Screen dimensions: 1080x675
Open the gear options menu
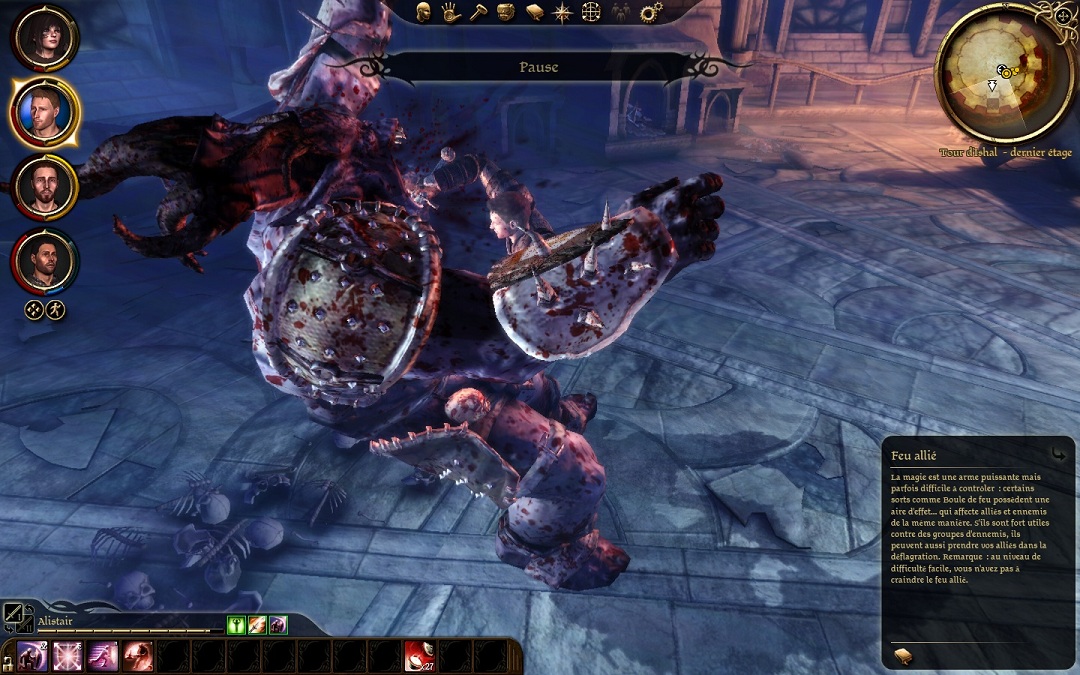(651, 13)
